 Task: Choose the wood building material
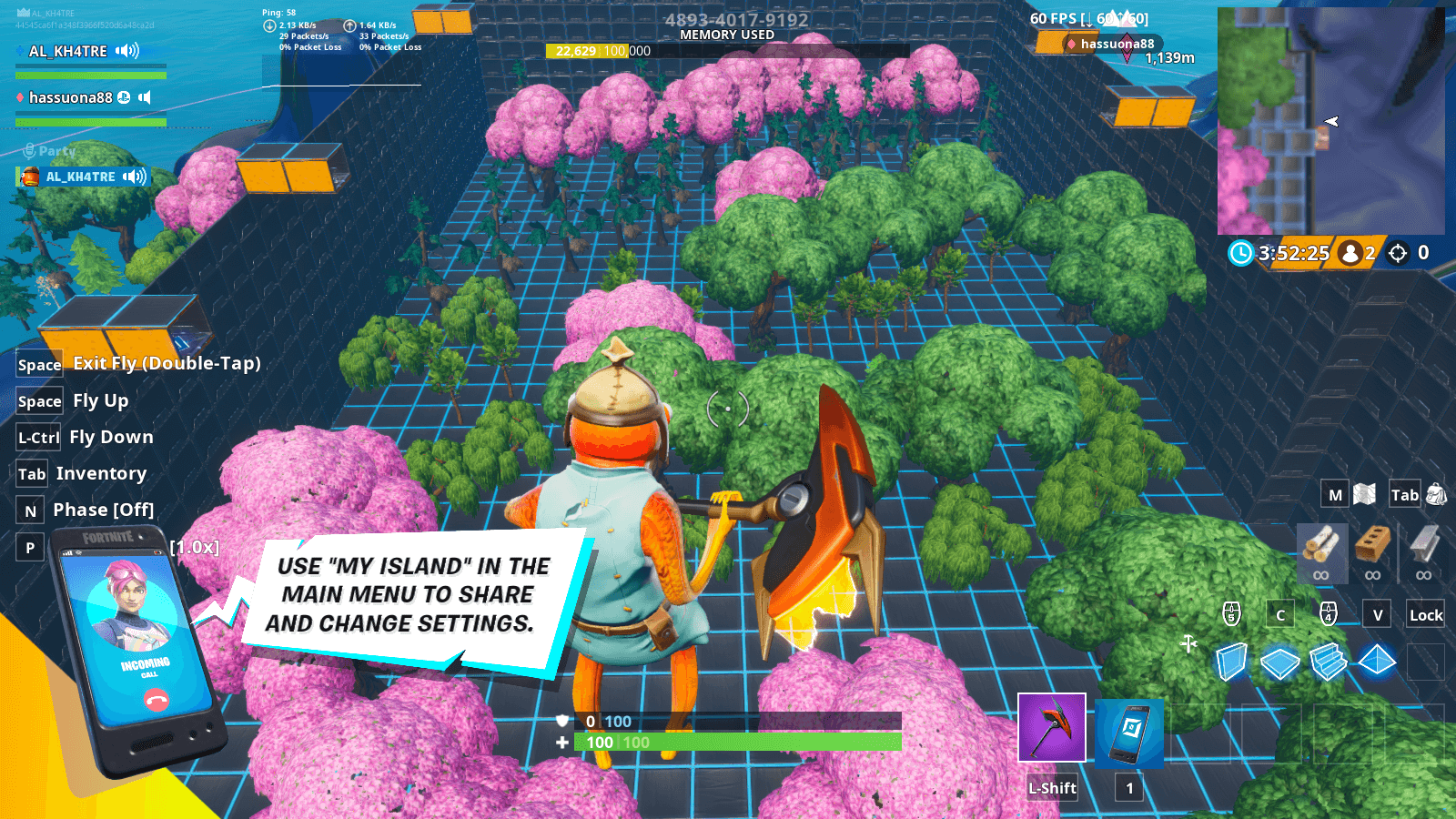(1320, 545)
